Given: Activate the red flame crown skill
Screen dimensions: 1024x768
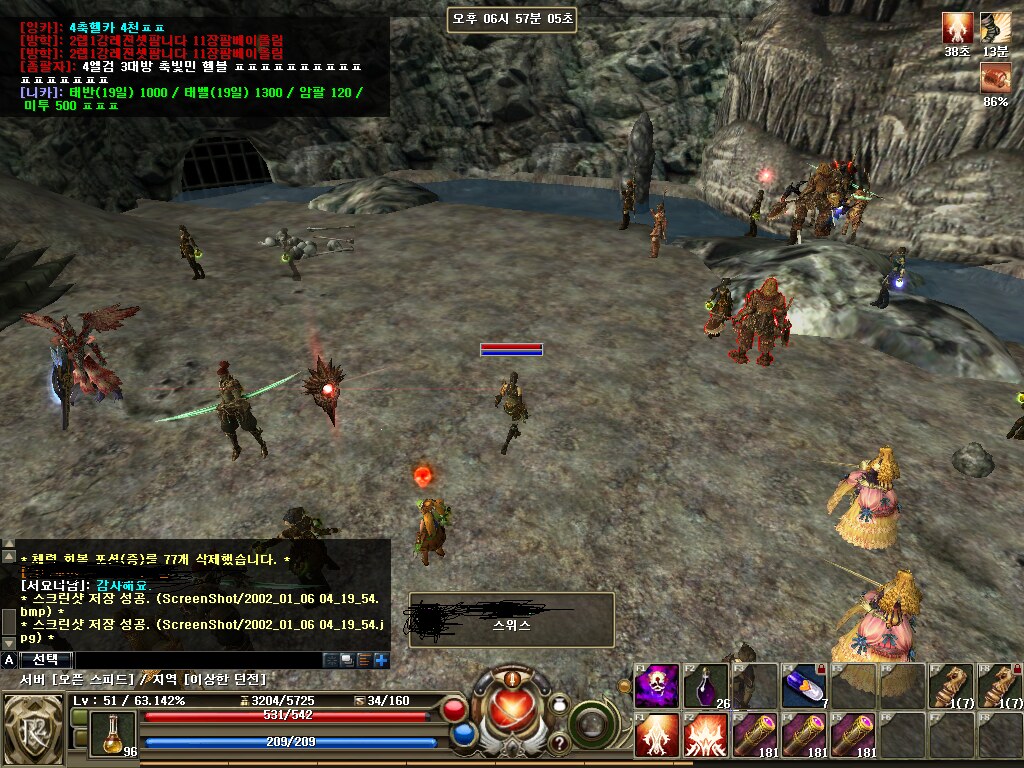Looking at the screenshot, I should (706, 735).
